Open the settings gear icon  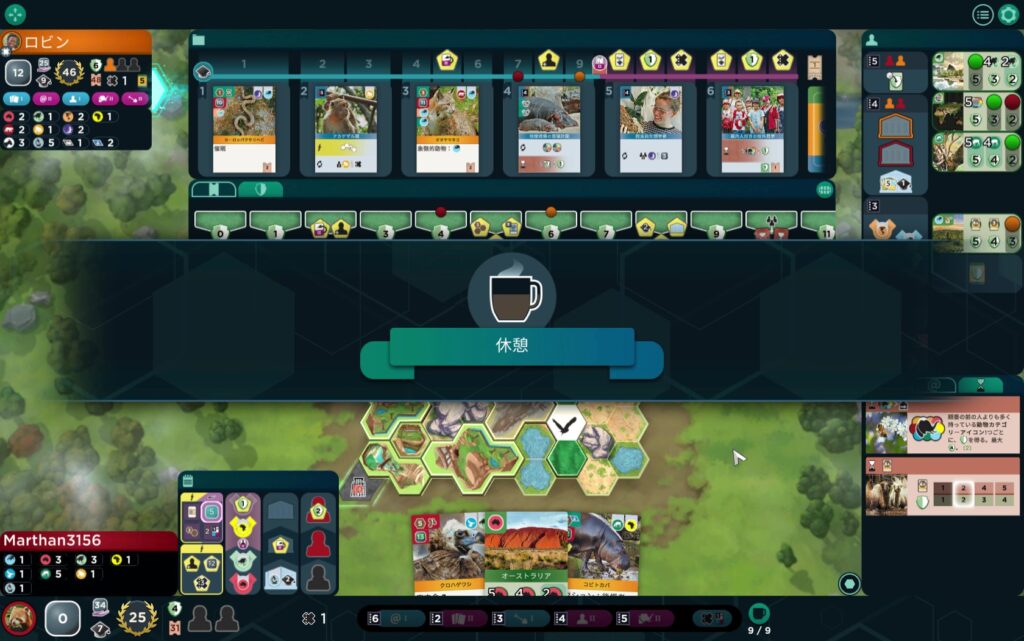tap(1008, 14)
